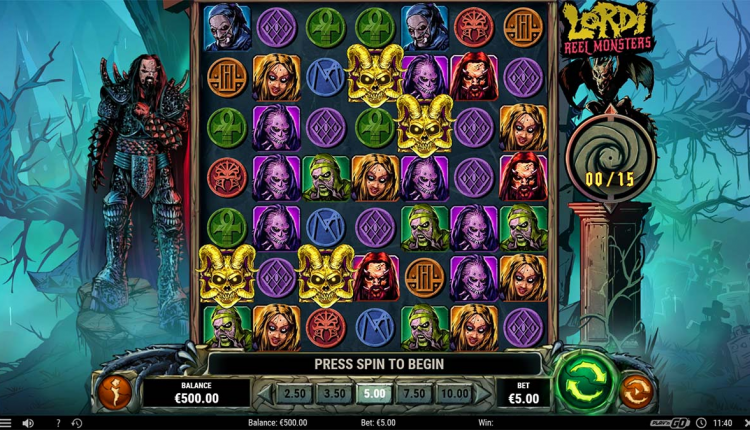Screen dimensions: 750x430
Task: Set the bet to 7.50
Action: pyautogui.click(x=413, y=393)
